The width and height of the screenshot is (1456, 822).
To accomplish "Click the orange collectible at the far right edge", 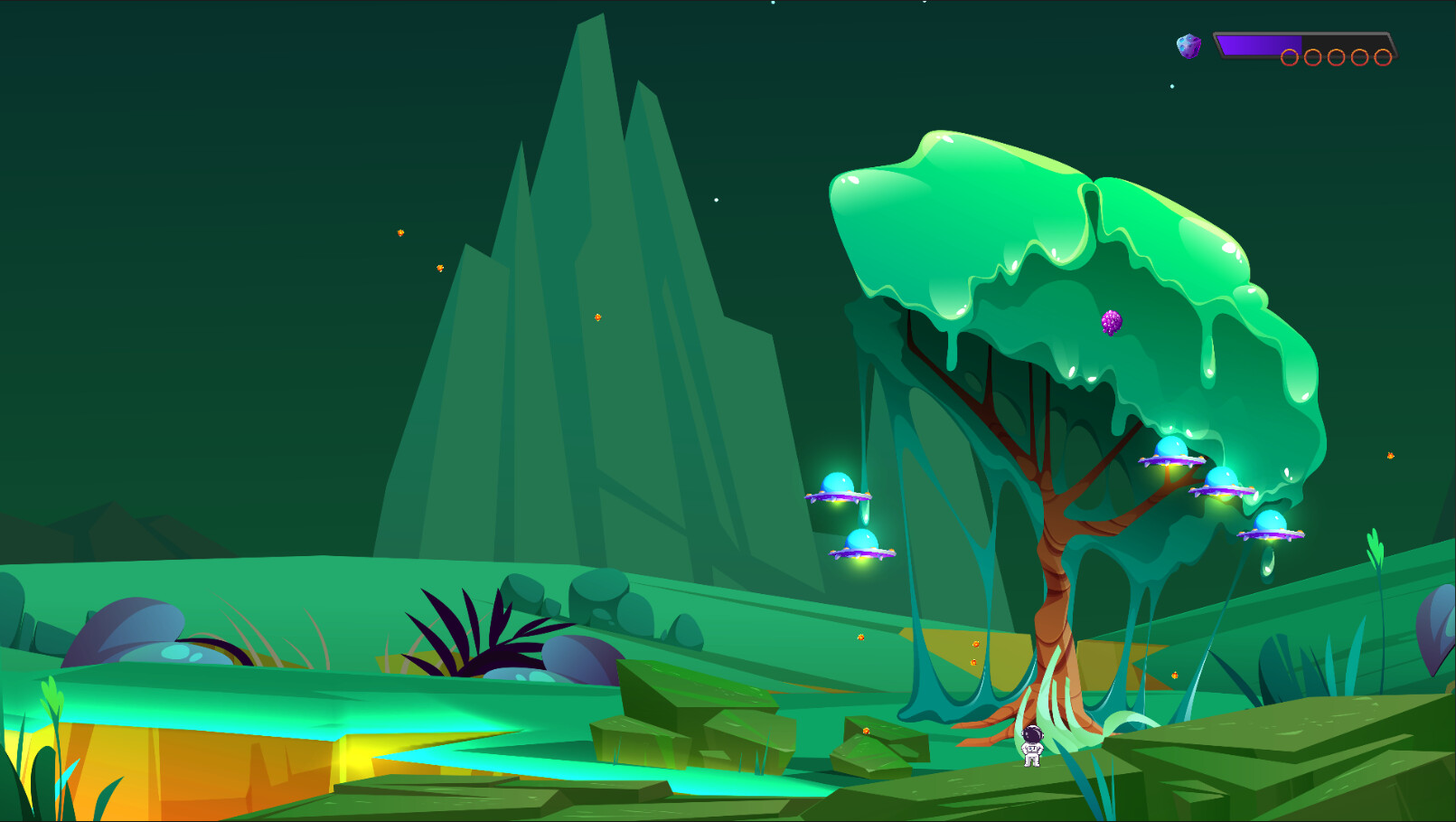I will coord(1389,456).
